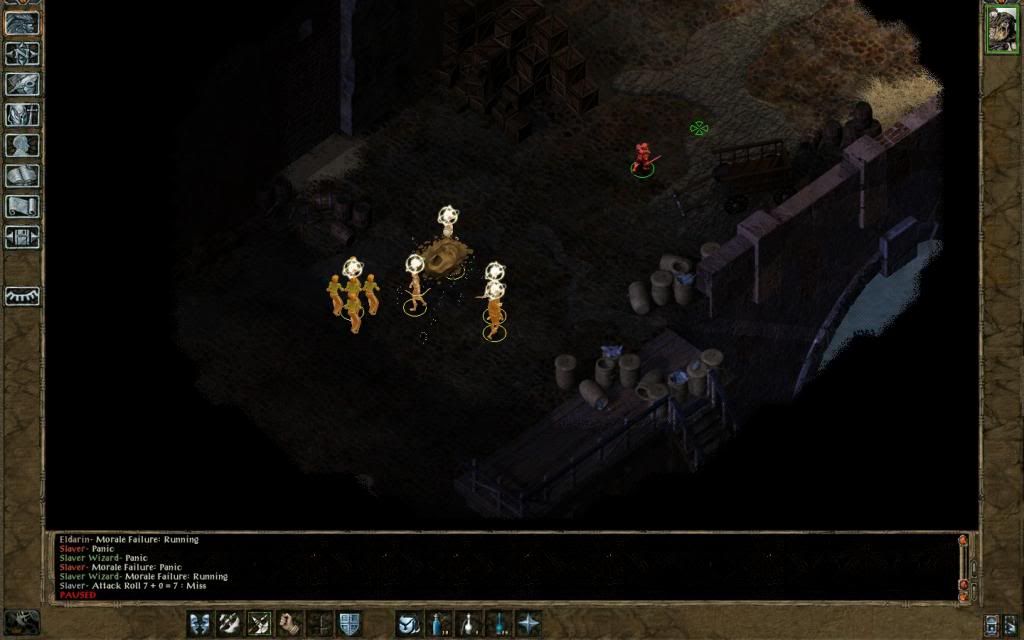
Task: Return to game with dragon icon
Action: click(22, 23)
